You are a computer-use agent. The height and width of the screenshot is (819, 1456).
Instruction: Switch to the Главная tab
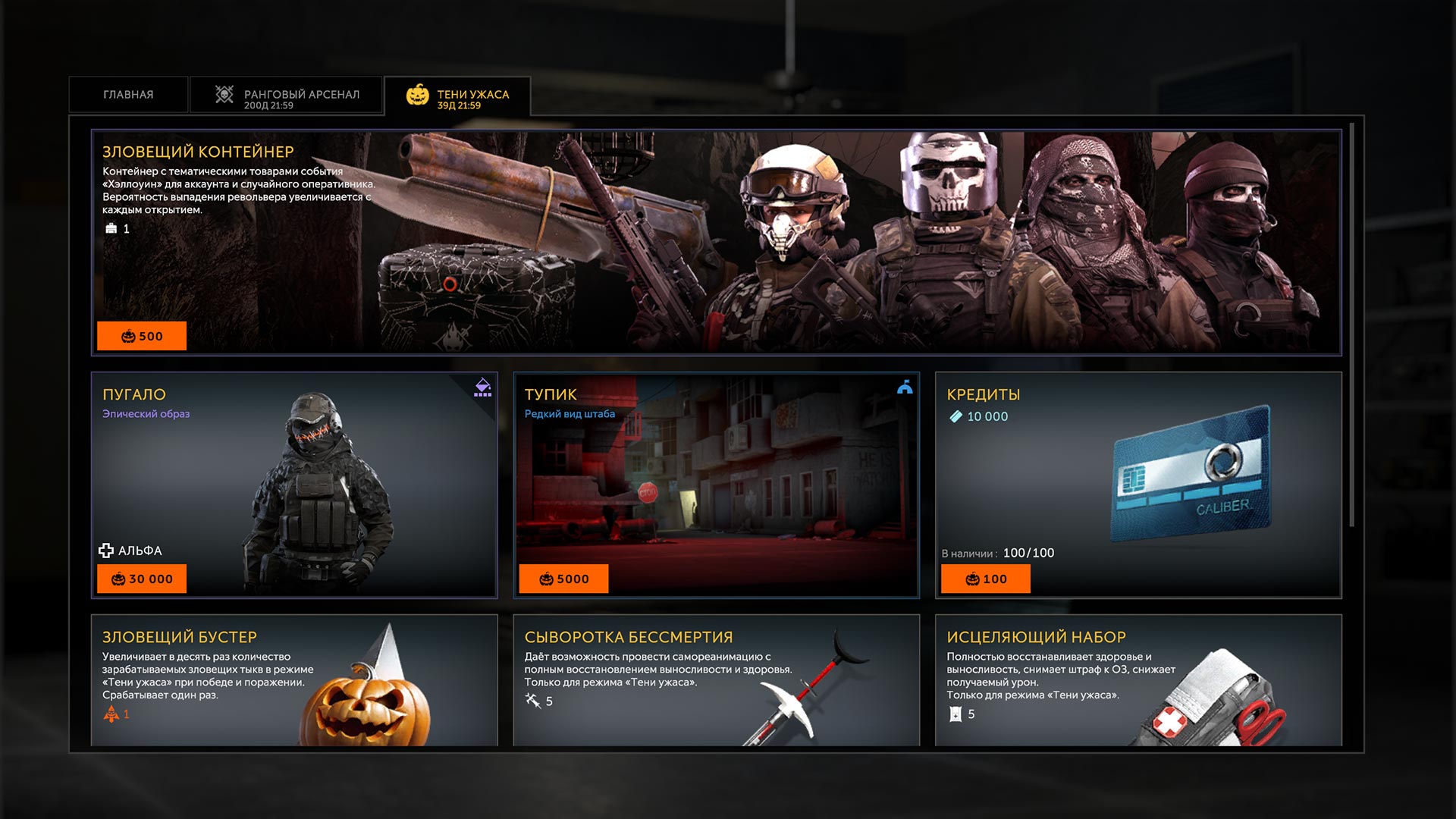128,95
